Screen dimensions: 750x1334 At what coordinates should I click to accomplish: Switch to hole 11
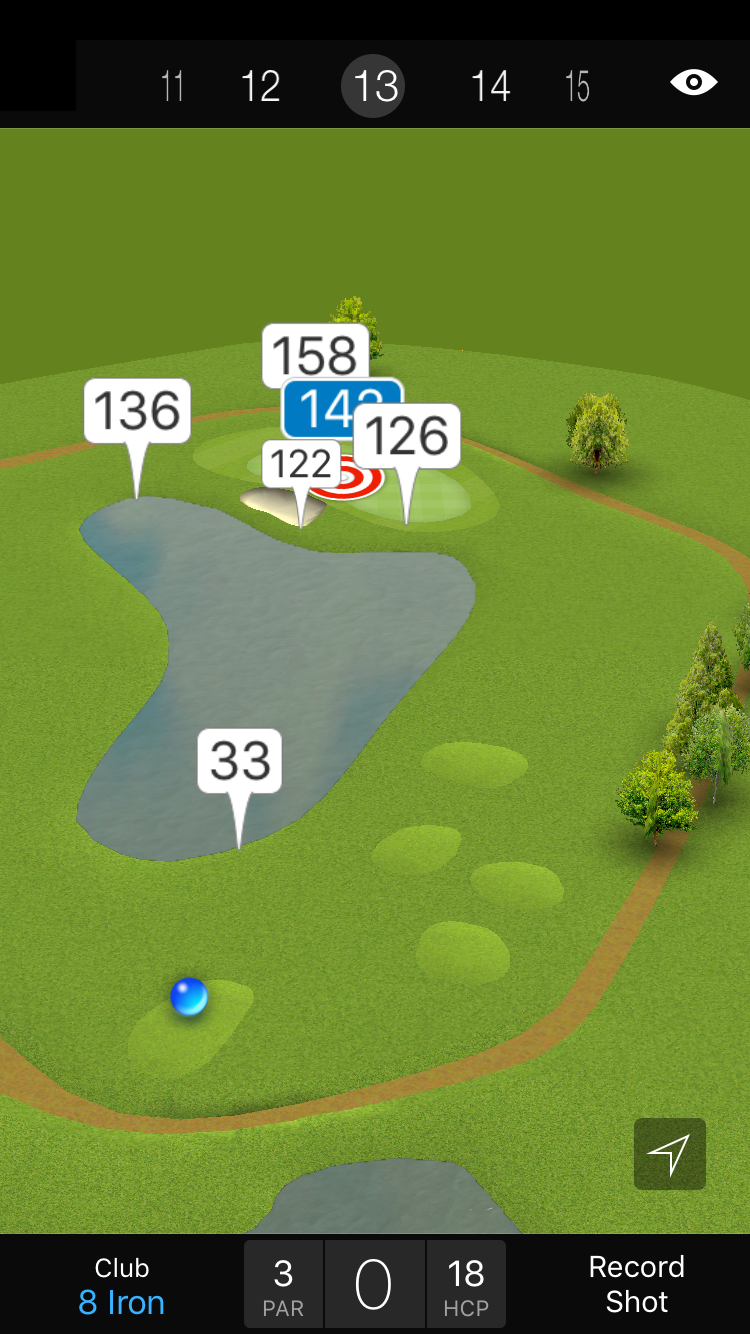(x=173, y=86)
